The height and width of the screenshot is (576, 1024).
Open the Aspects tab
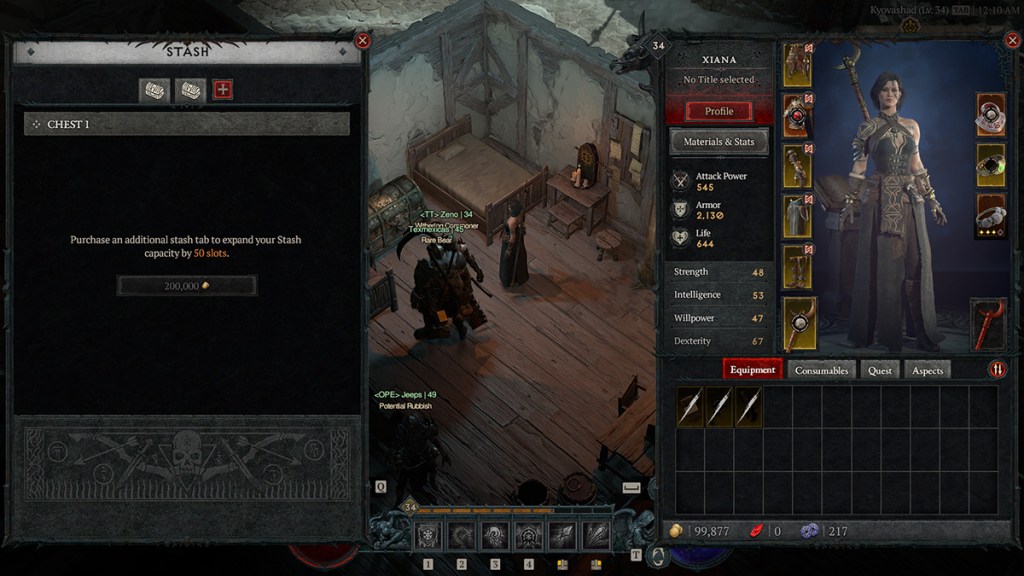click(x=927, y=370)
